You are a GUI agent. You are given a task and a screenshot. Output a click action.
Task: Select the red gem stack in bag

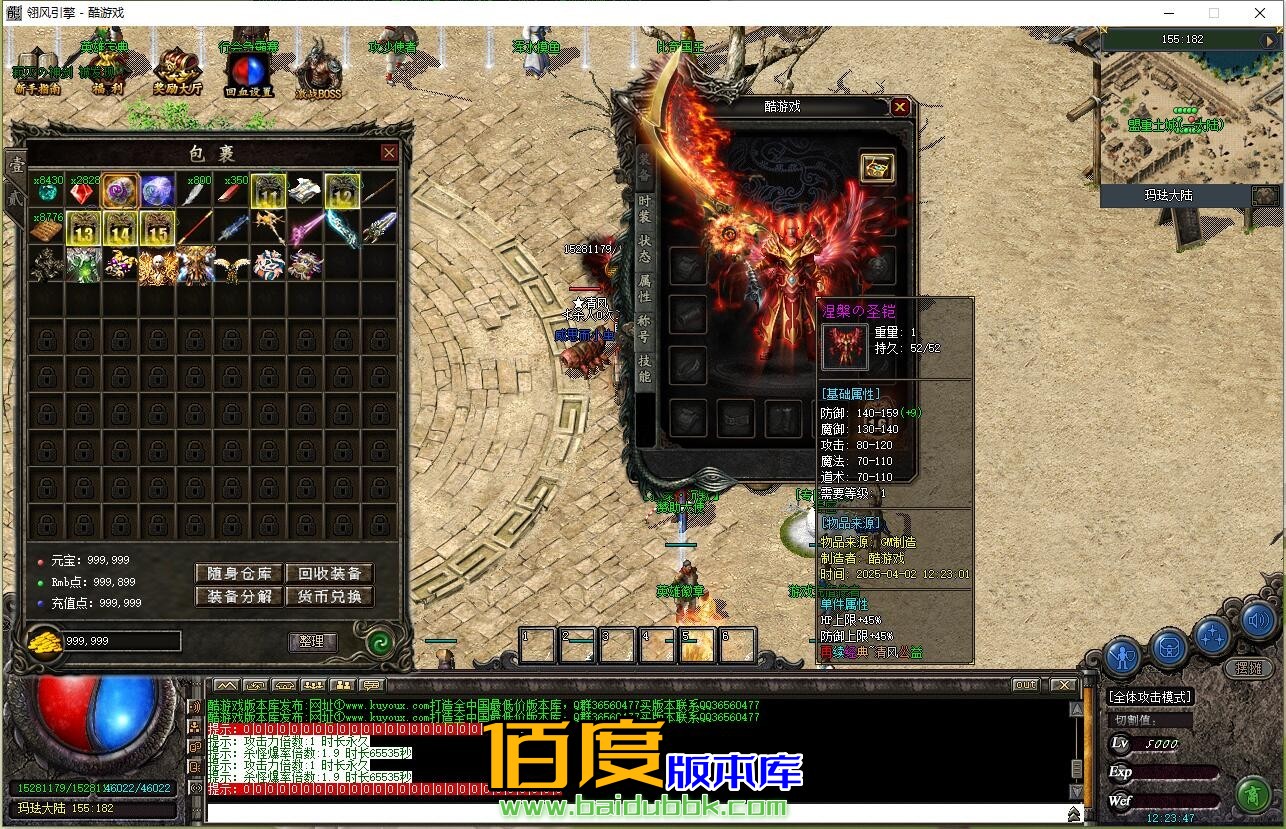click(x=83, y=190)
